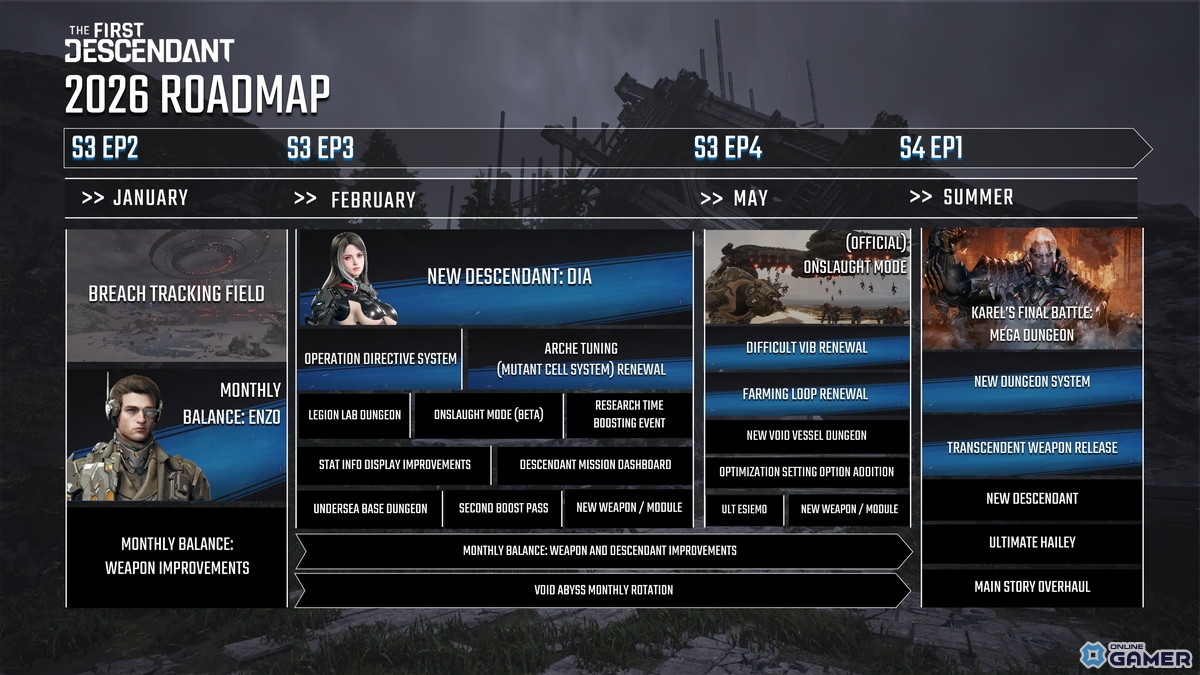Click the Void Abyss Monthly Rotation bar
Image resolution: width=1200 pixels, height=675 pixels.
(603, 590)
